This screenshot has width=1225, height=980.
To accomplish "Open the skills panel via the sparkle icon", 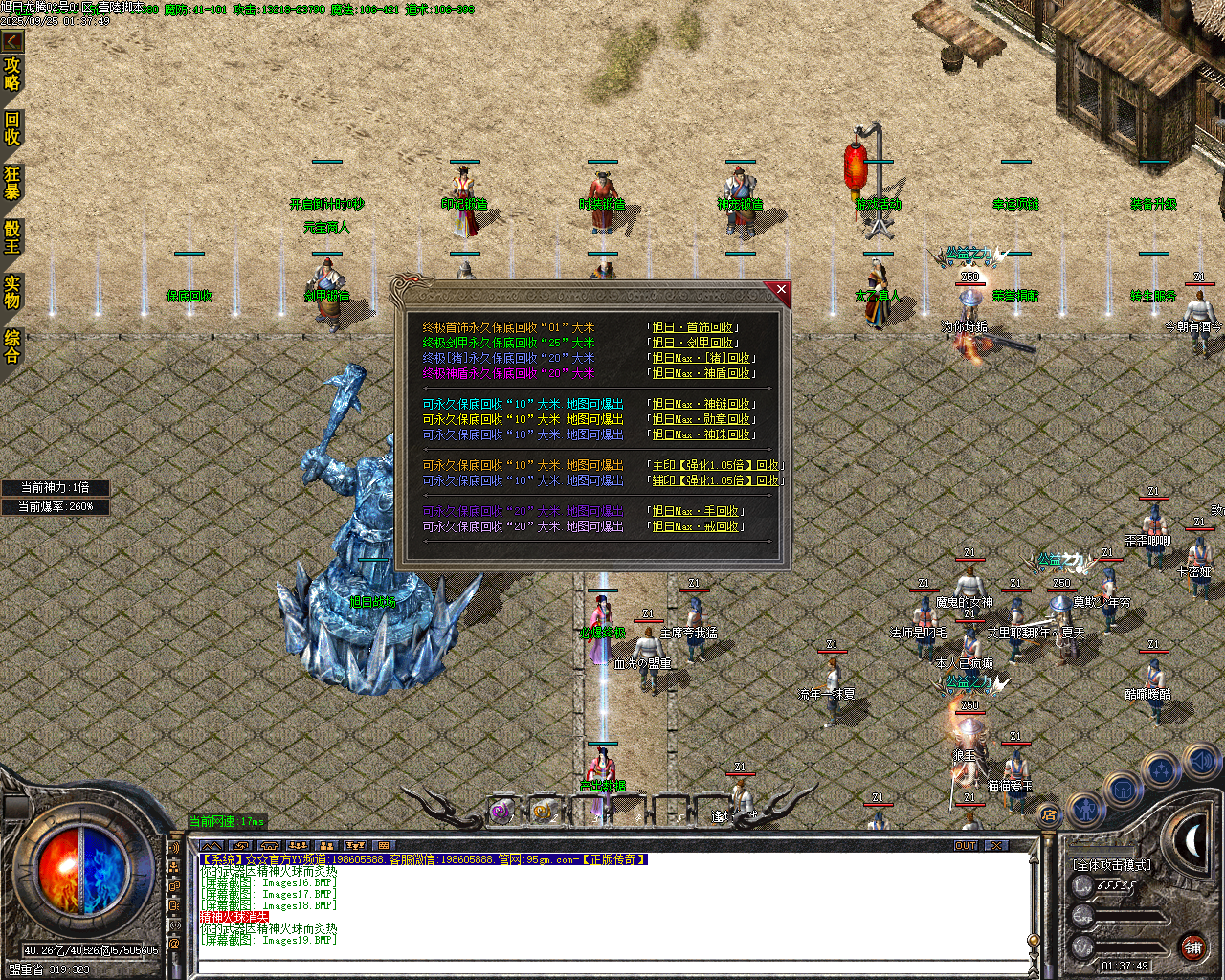I will point(1160,768).
